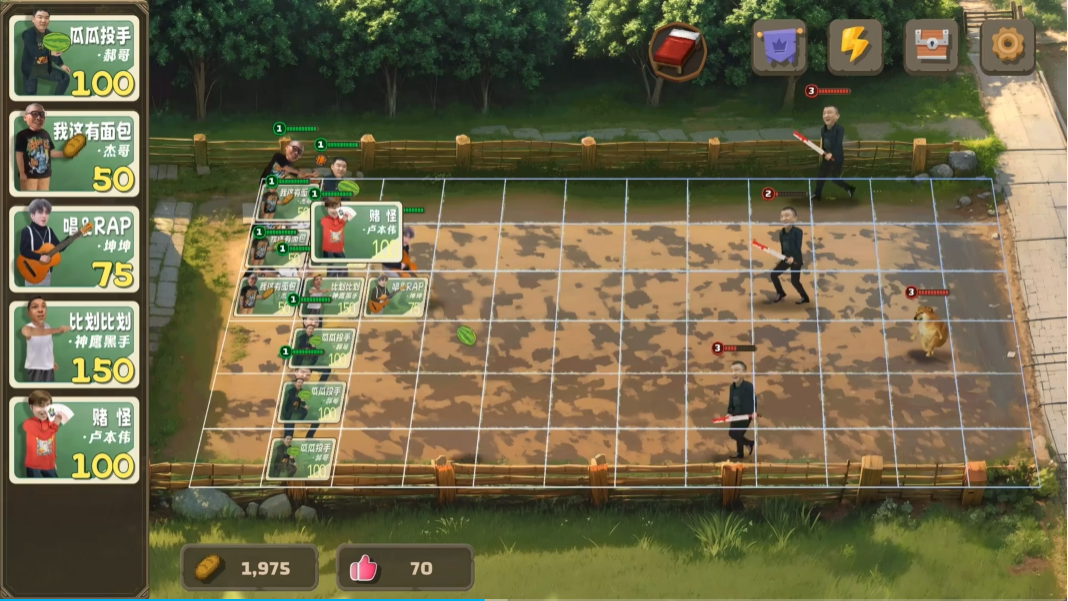The height and width of the screenshot is (601, 1068).
Task: Open the gear settings menu
Action: 1006,47
